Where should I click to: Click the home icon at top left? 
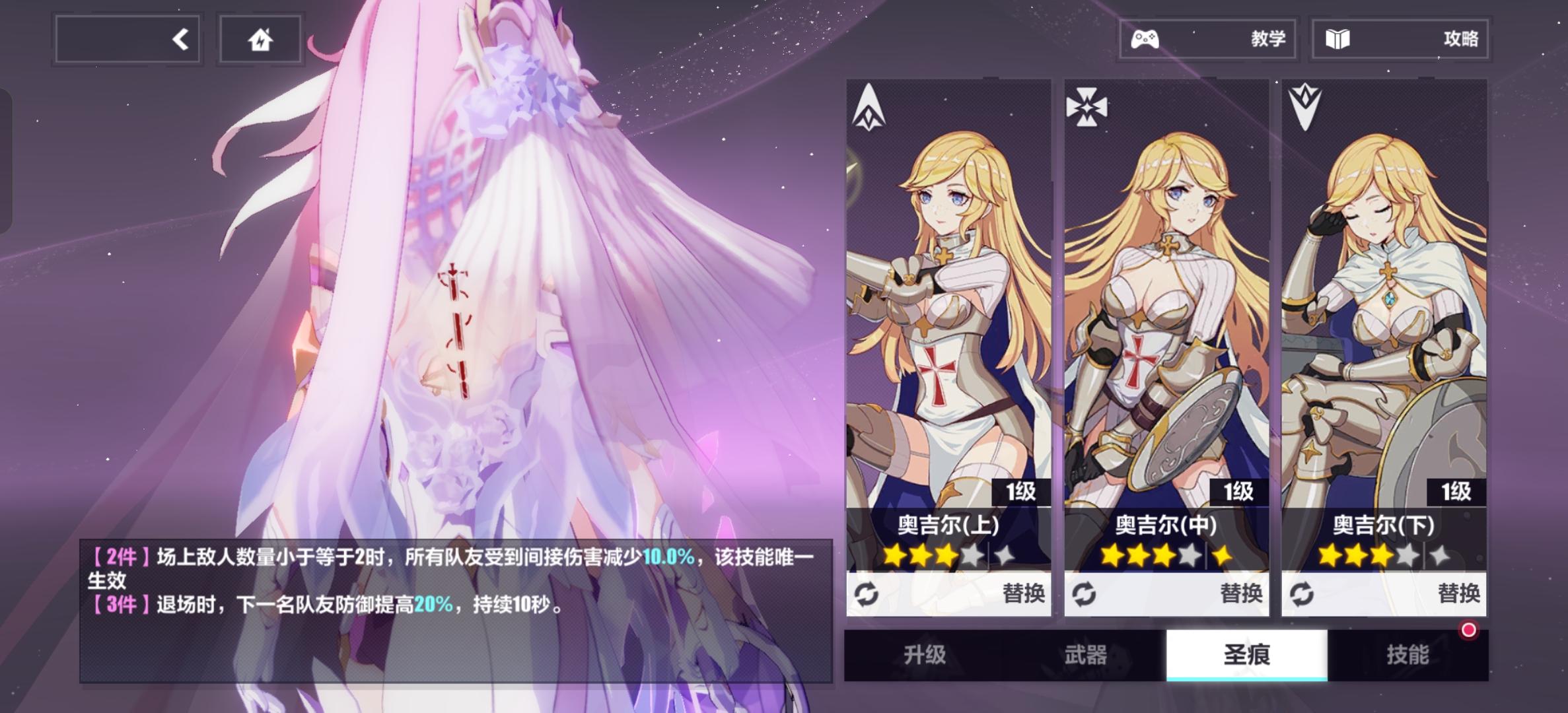pyautogui.click(x=260, y=39)
